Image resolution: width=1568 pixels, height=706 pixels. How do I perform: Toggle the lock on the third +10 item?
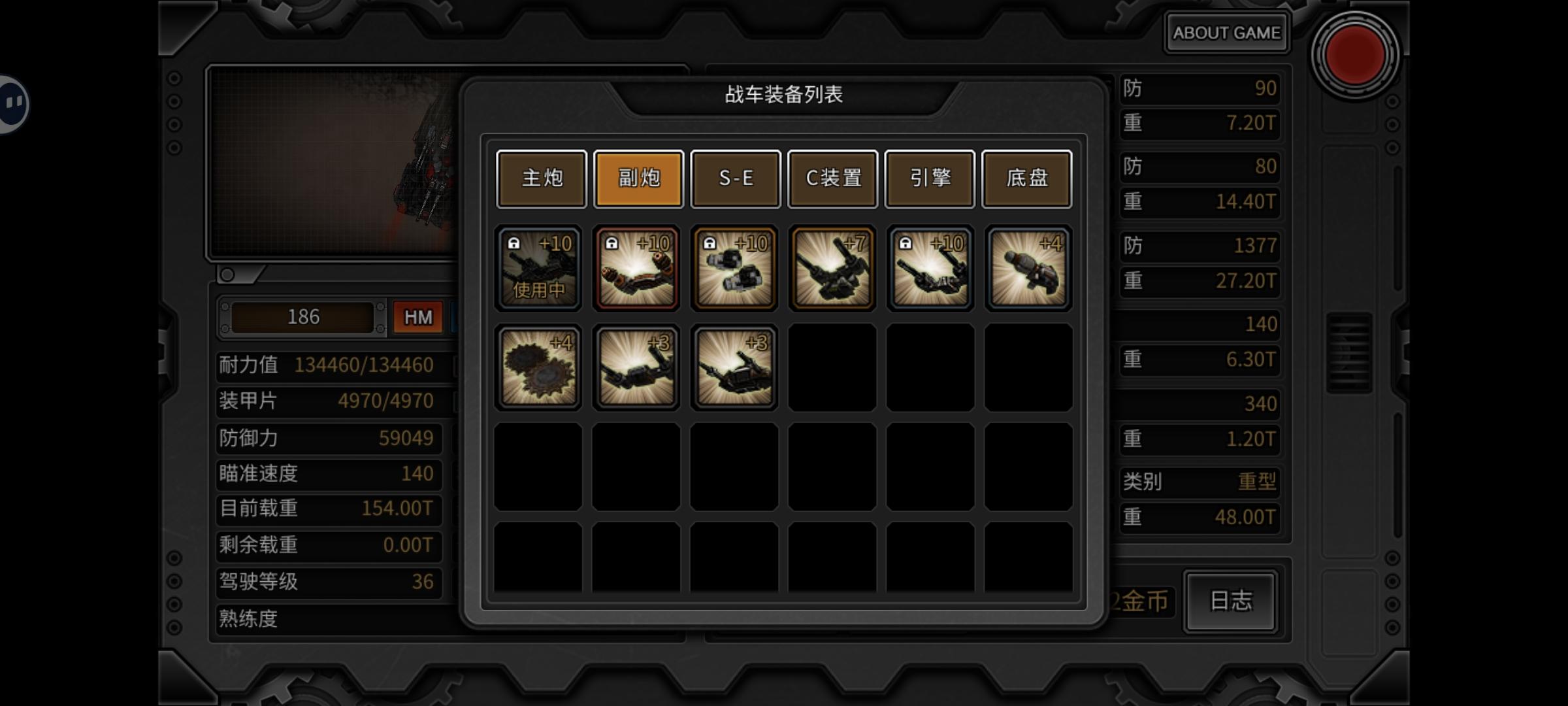709,242
